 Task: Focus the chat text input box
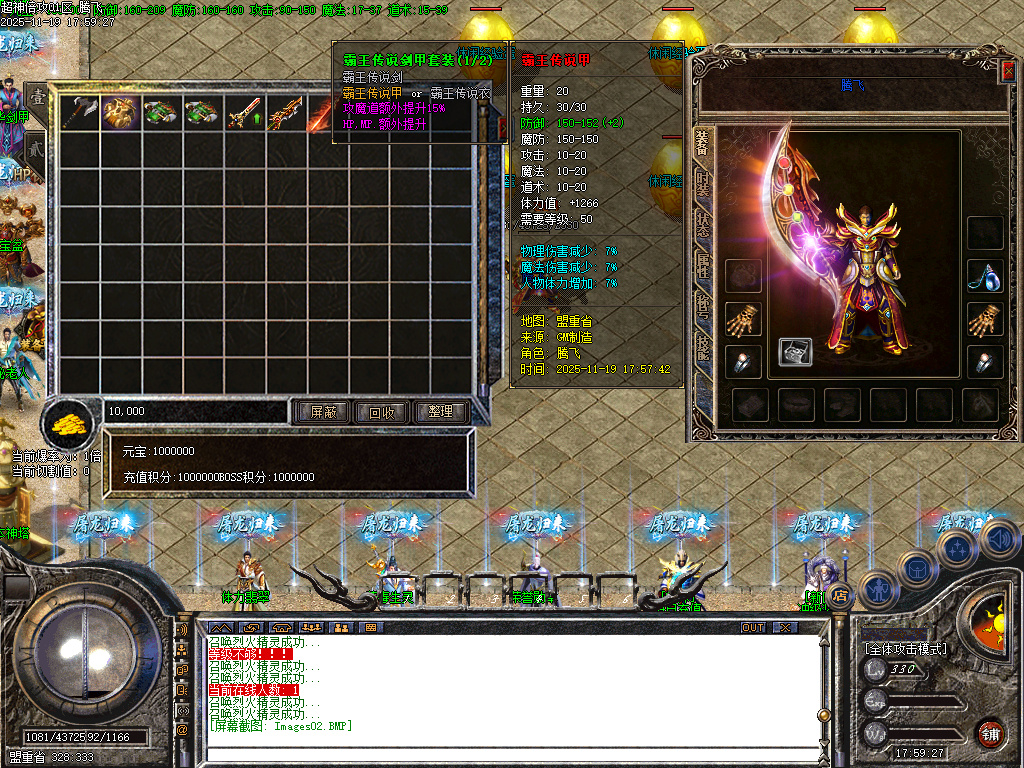[x=500, y=754]
